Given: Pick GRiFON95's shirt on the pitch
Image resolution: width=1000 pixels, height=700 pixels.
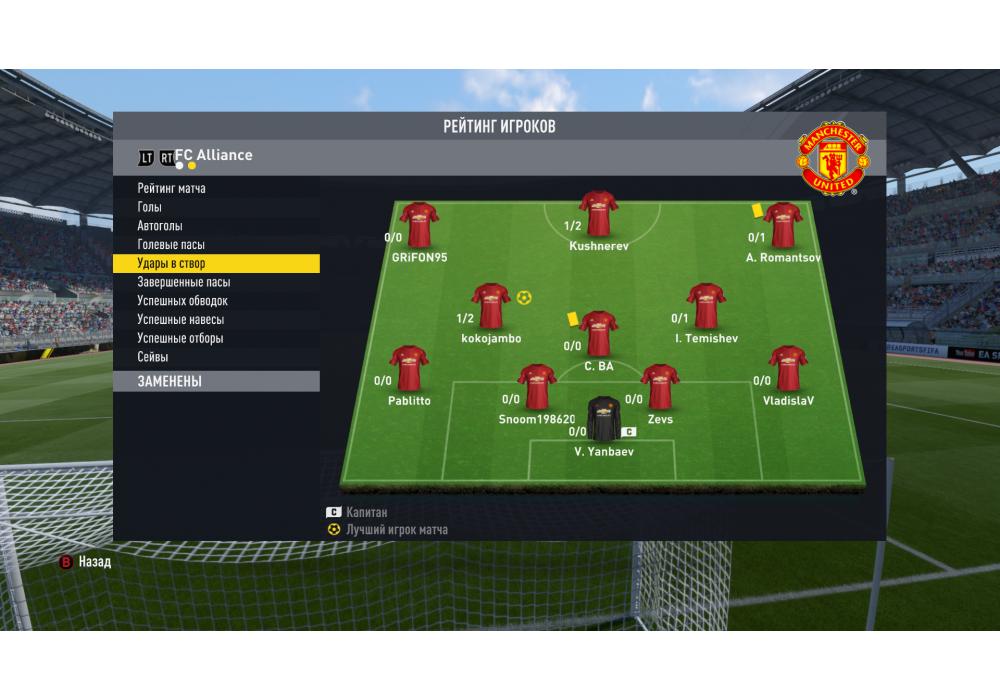Looking at the screenshot, I should tap(420, 225).
